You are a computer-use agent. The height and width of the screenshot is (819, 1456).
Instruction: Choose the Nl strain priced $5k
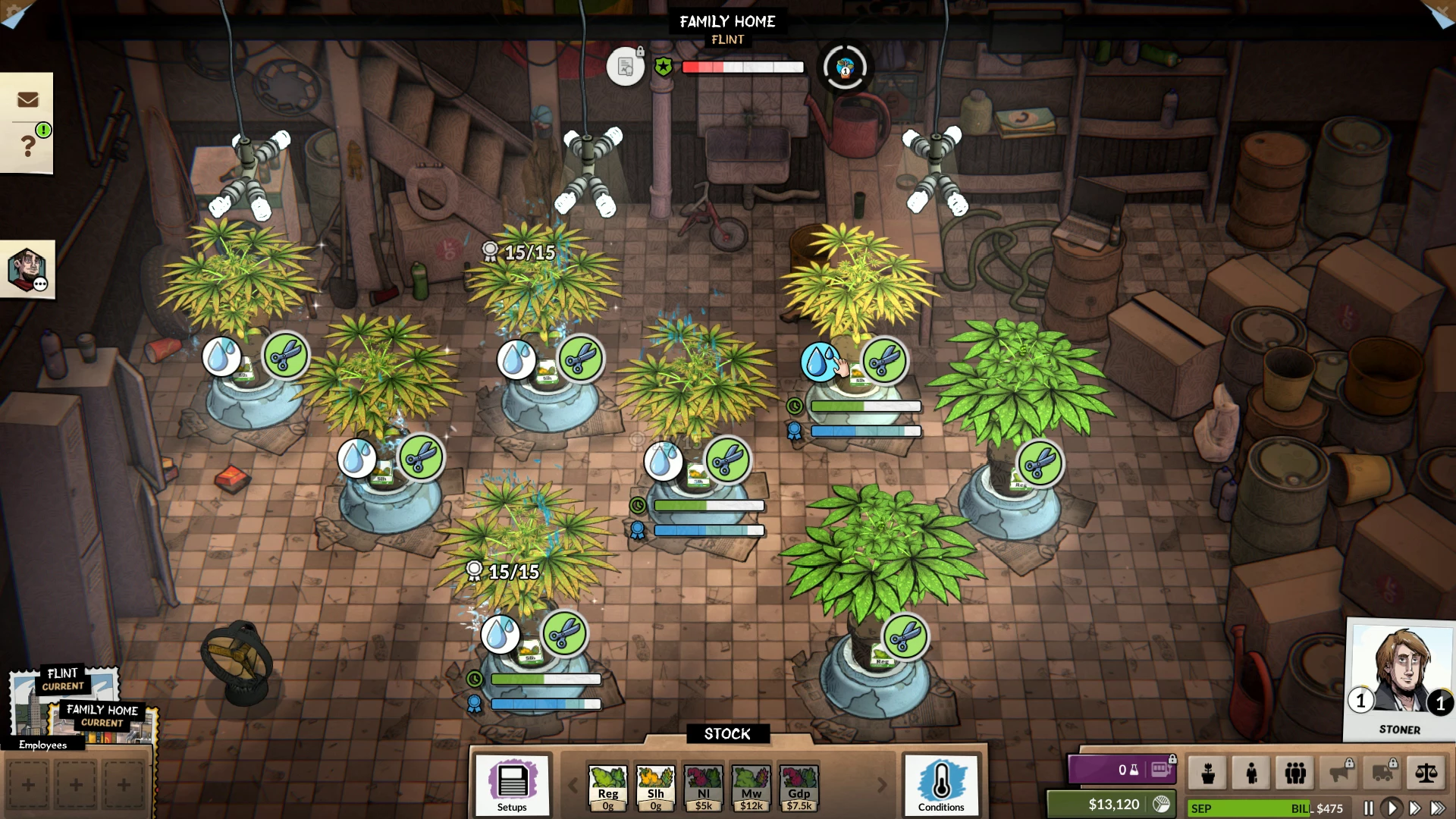704,788
